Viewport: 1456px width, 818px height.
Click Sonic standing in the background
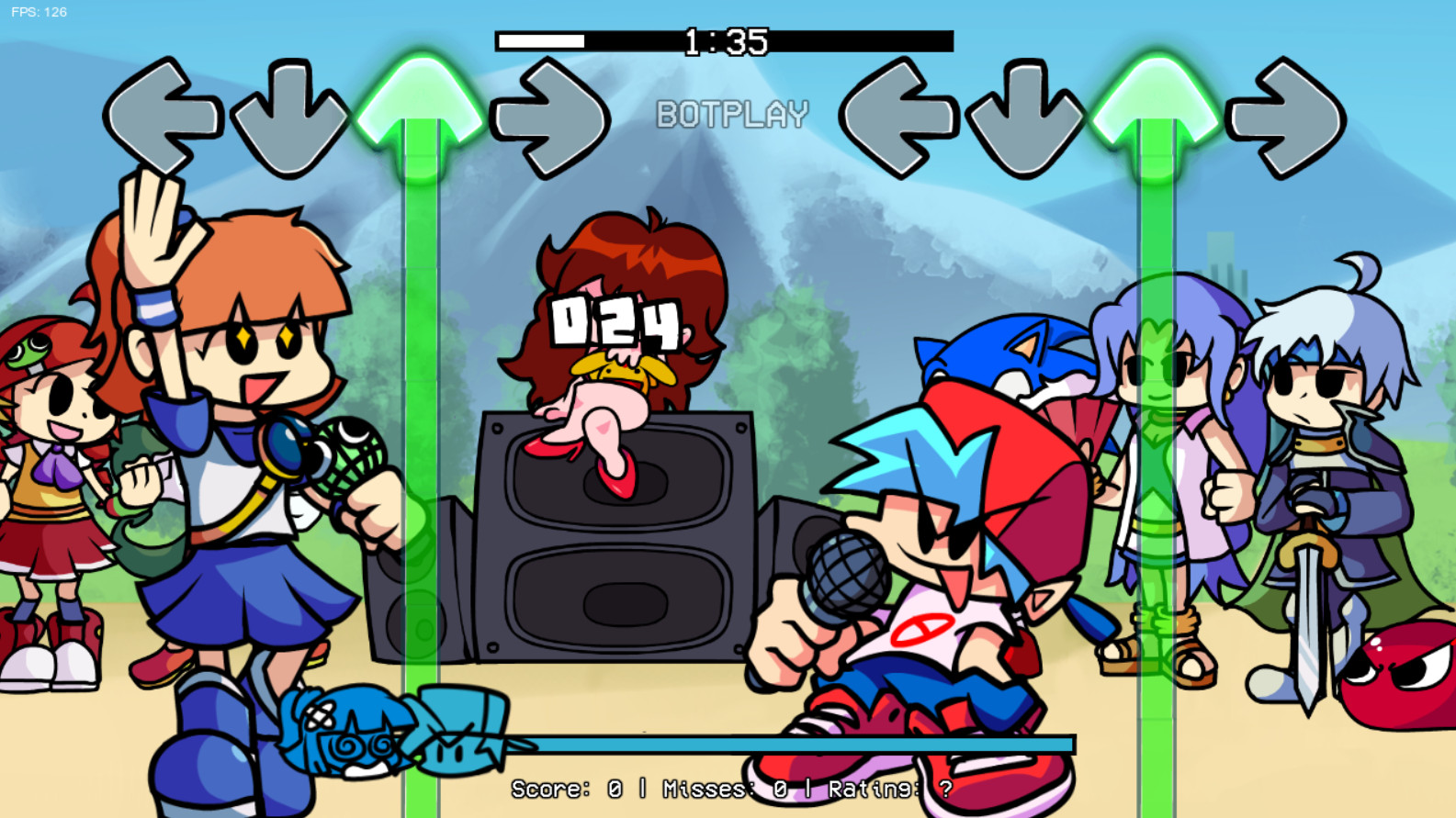point(1006,367)
